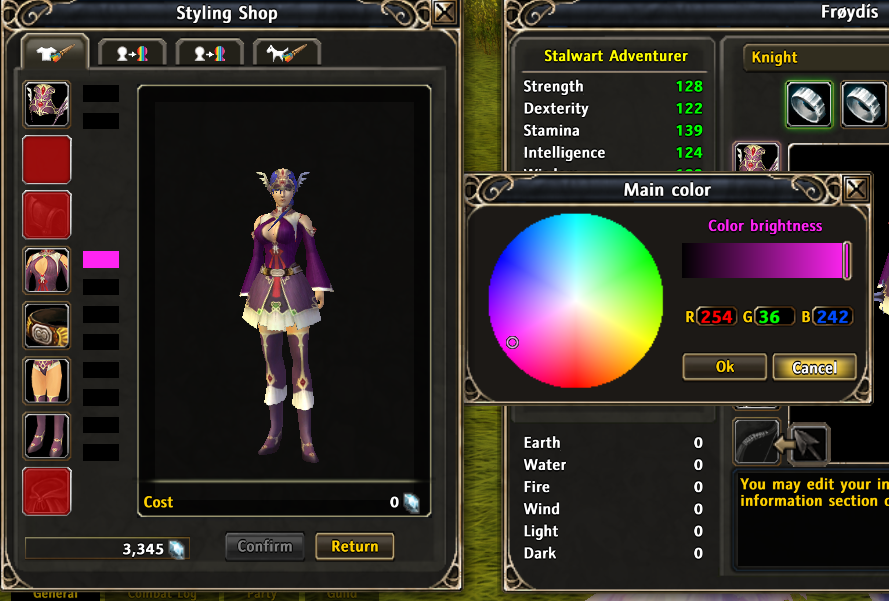
Task: Select the leg armor slot
Action: 47,381
